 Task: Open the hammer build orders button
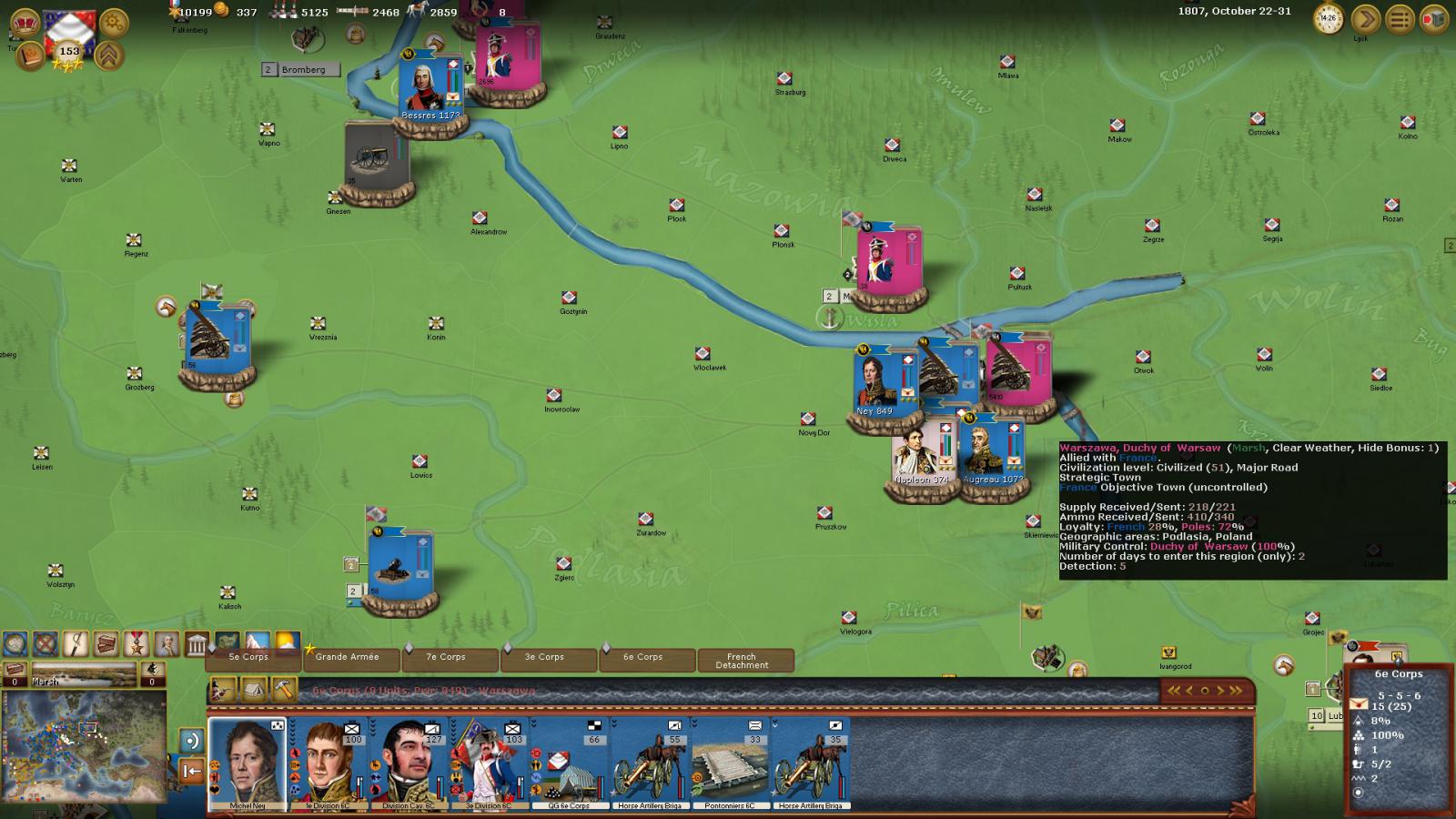pos(285,691)
